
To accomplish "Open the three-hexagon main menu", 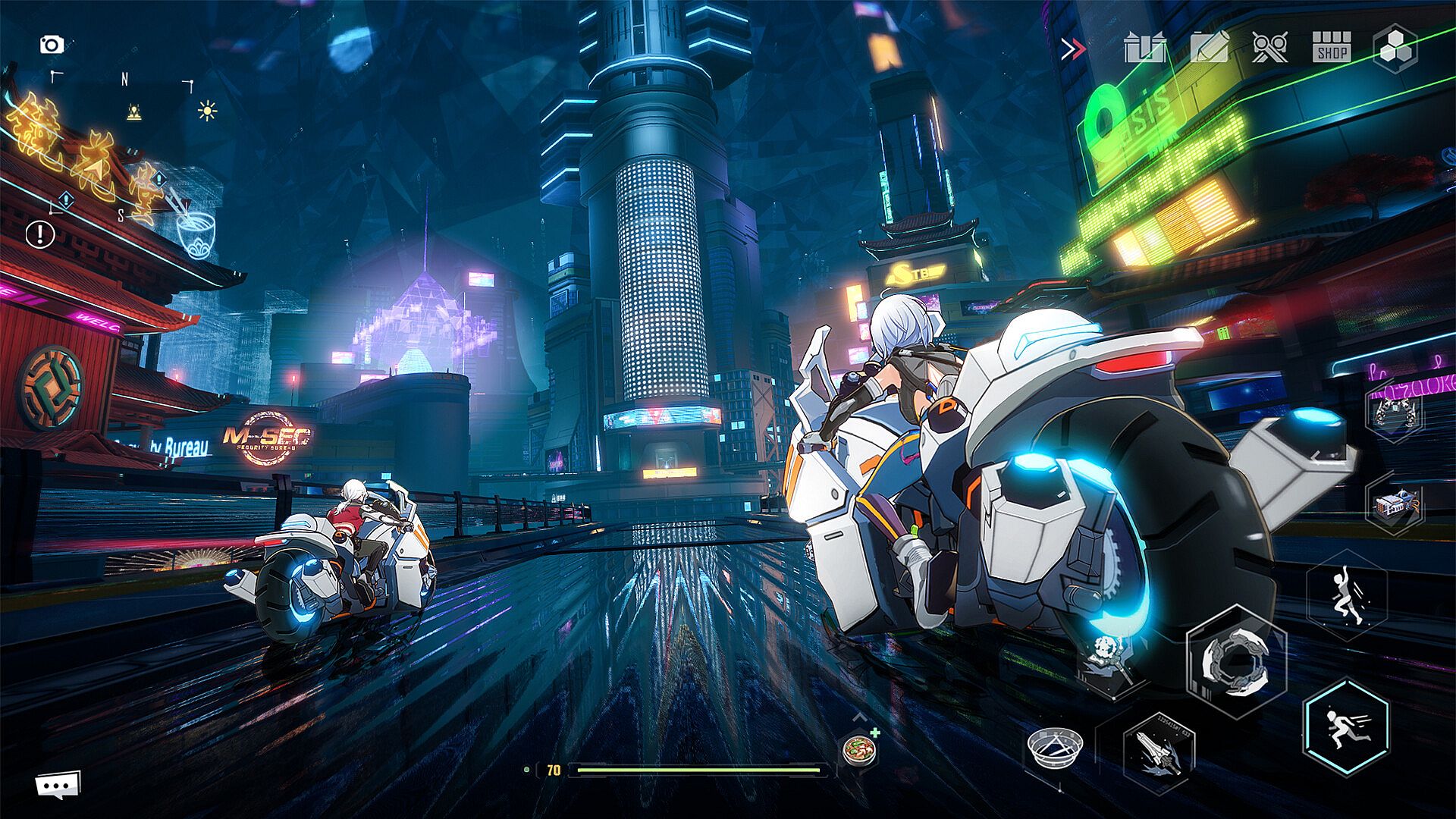I will click(1395, 49).
